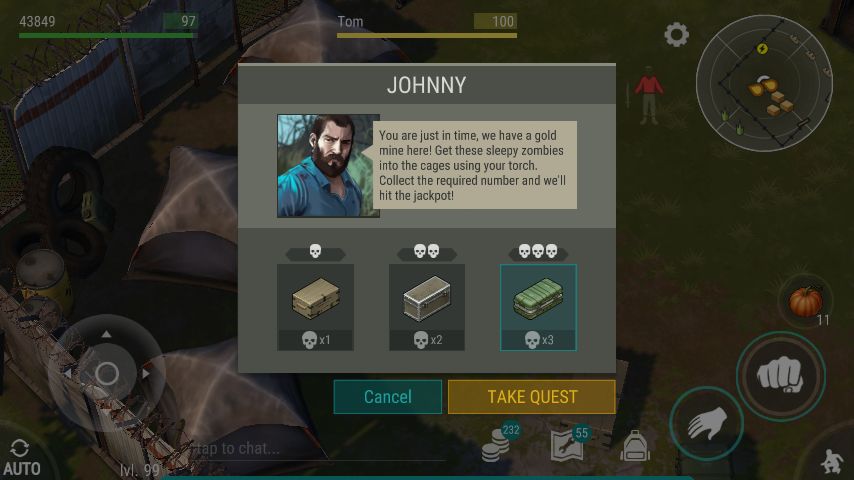This screenshot has width=854, height=480.
Task: Touch the virtual movement joystick
Action: pos(106,374)
